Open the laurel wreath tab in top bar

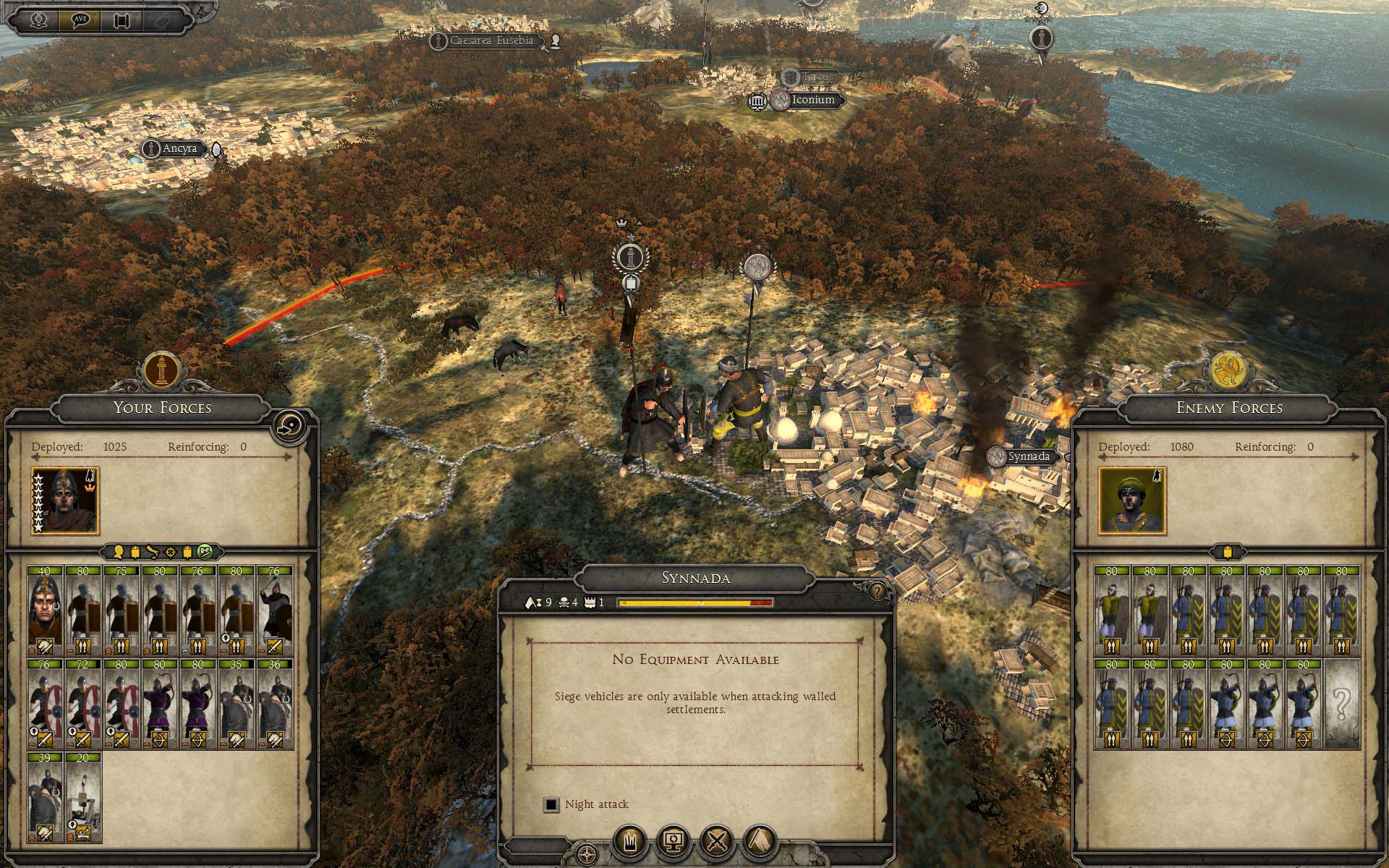38,20
